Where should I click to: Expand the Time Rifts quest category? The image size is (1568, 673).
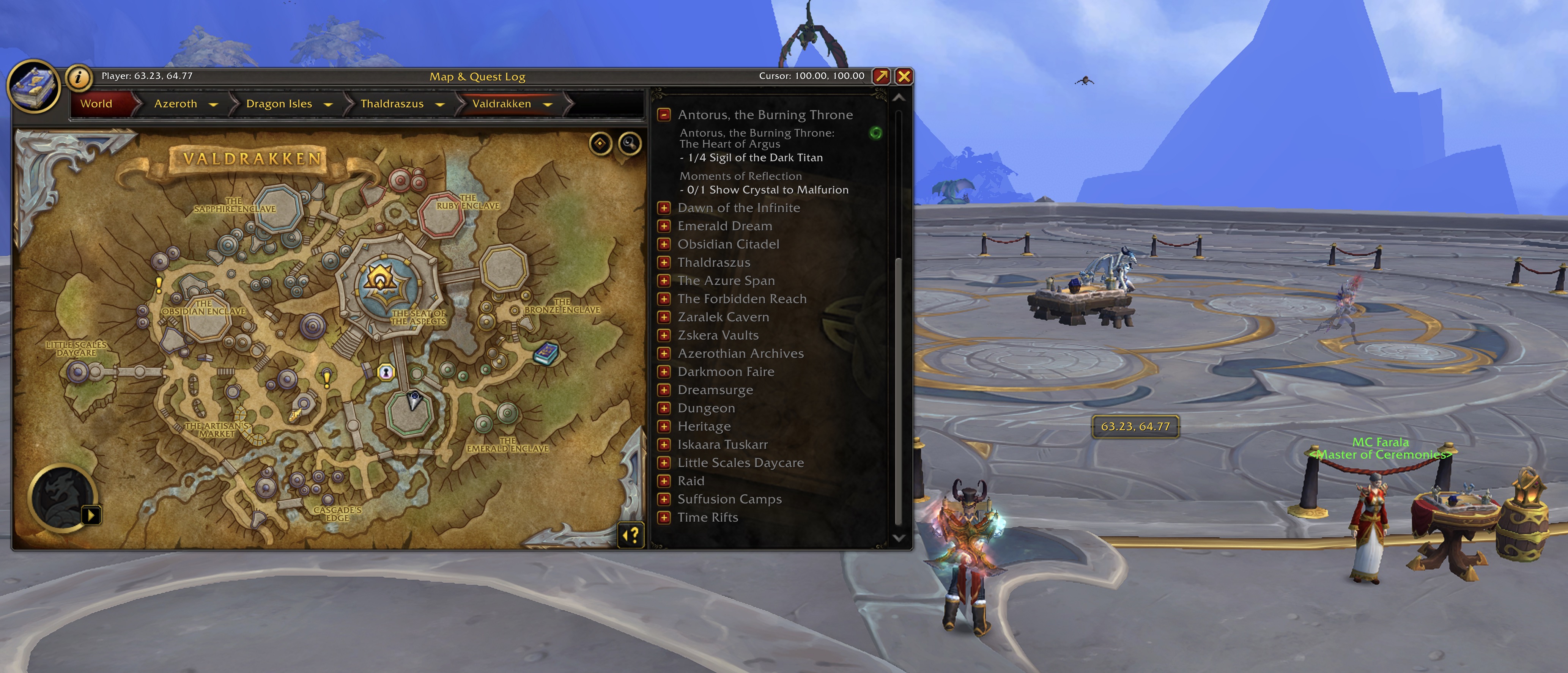click(664, 518)
